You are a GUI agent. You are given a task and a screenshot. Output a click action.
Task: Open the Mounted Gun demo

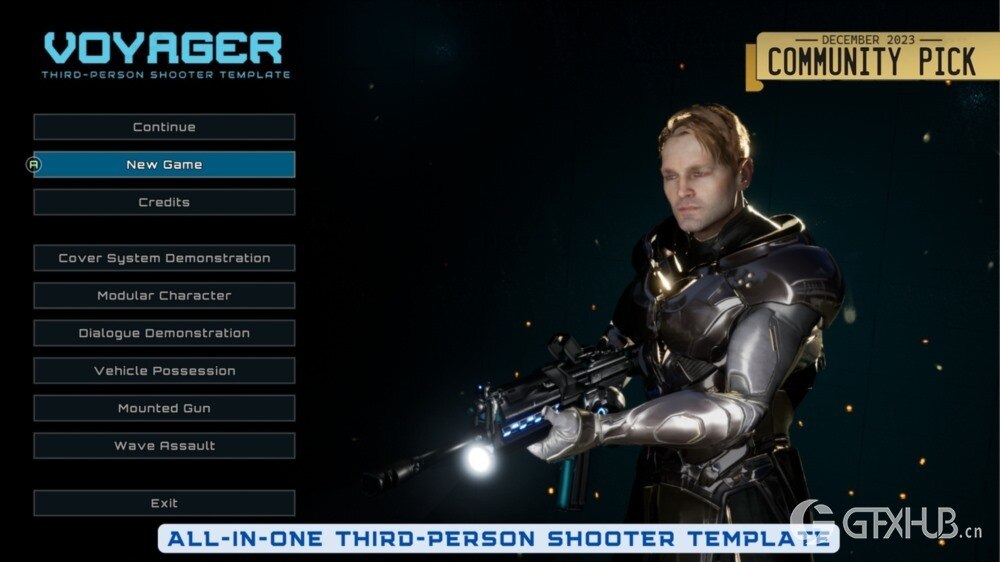tap(164, 408)
